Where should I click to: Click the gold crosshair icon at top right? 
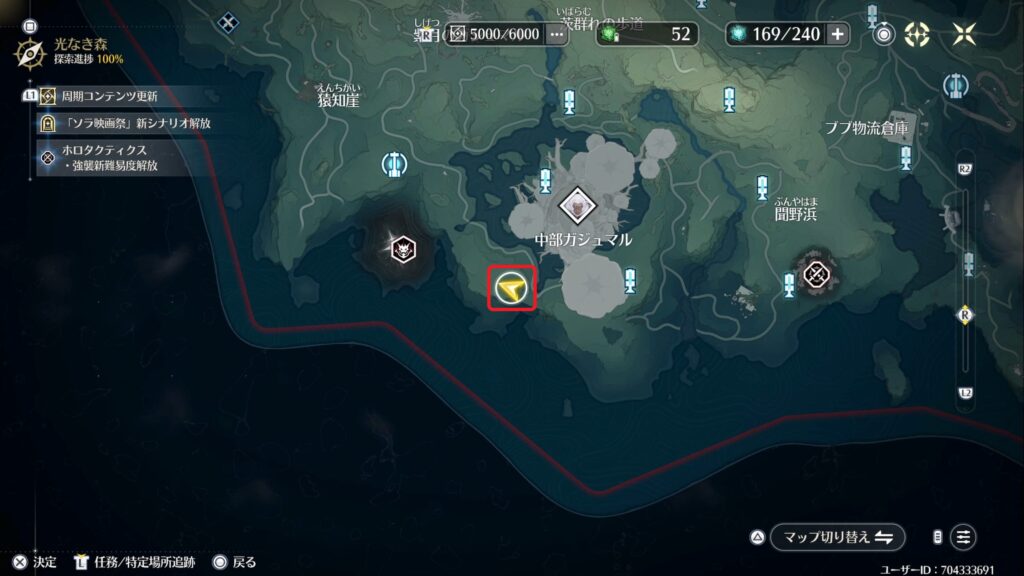(917, 34)
